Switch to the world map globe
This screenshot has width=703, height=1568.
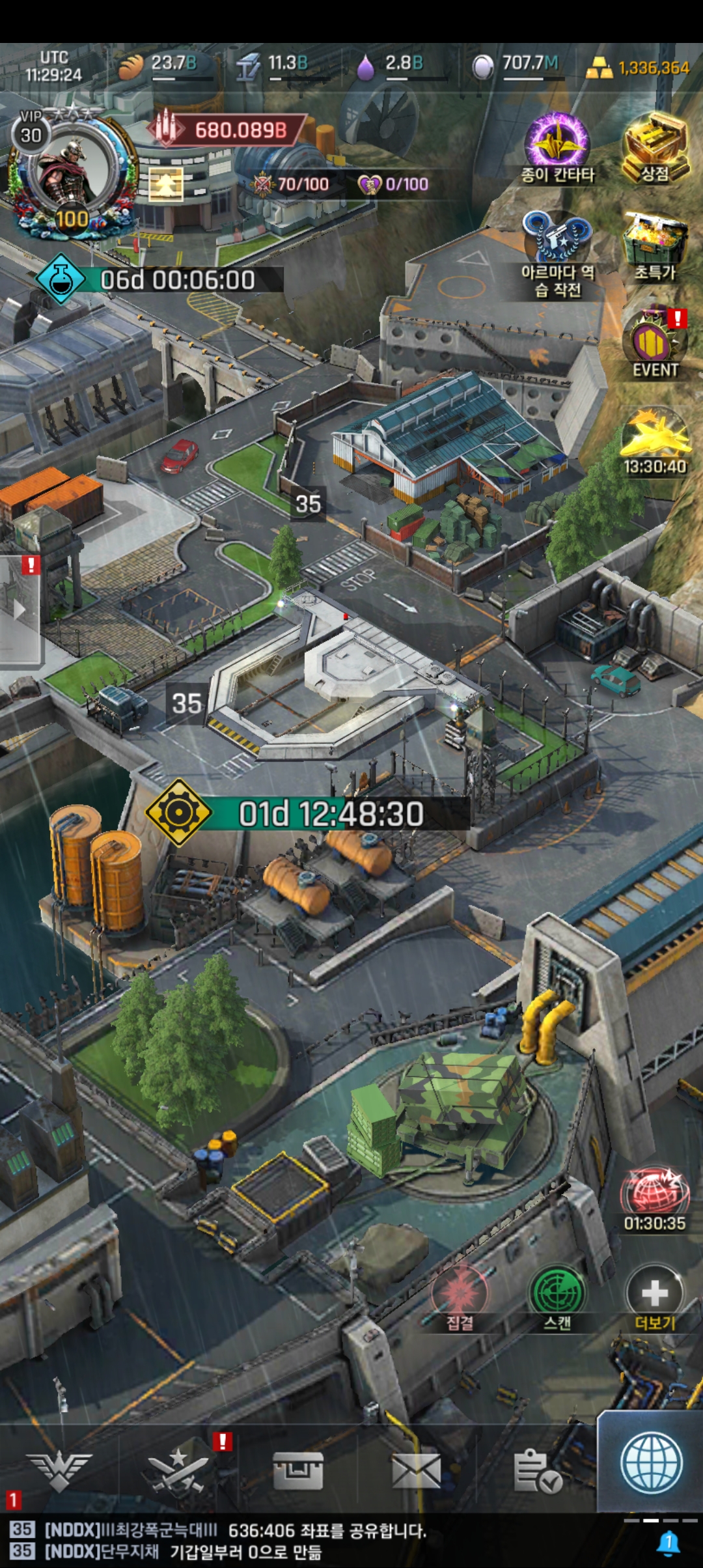point(651,1463)
